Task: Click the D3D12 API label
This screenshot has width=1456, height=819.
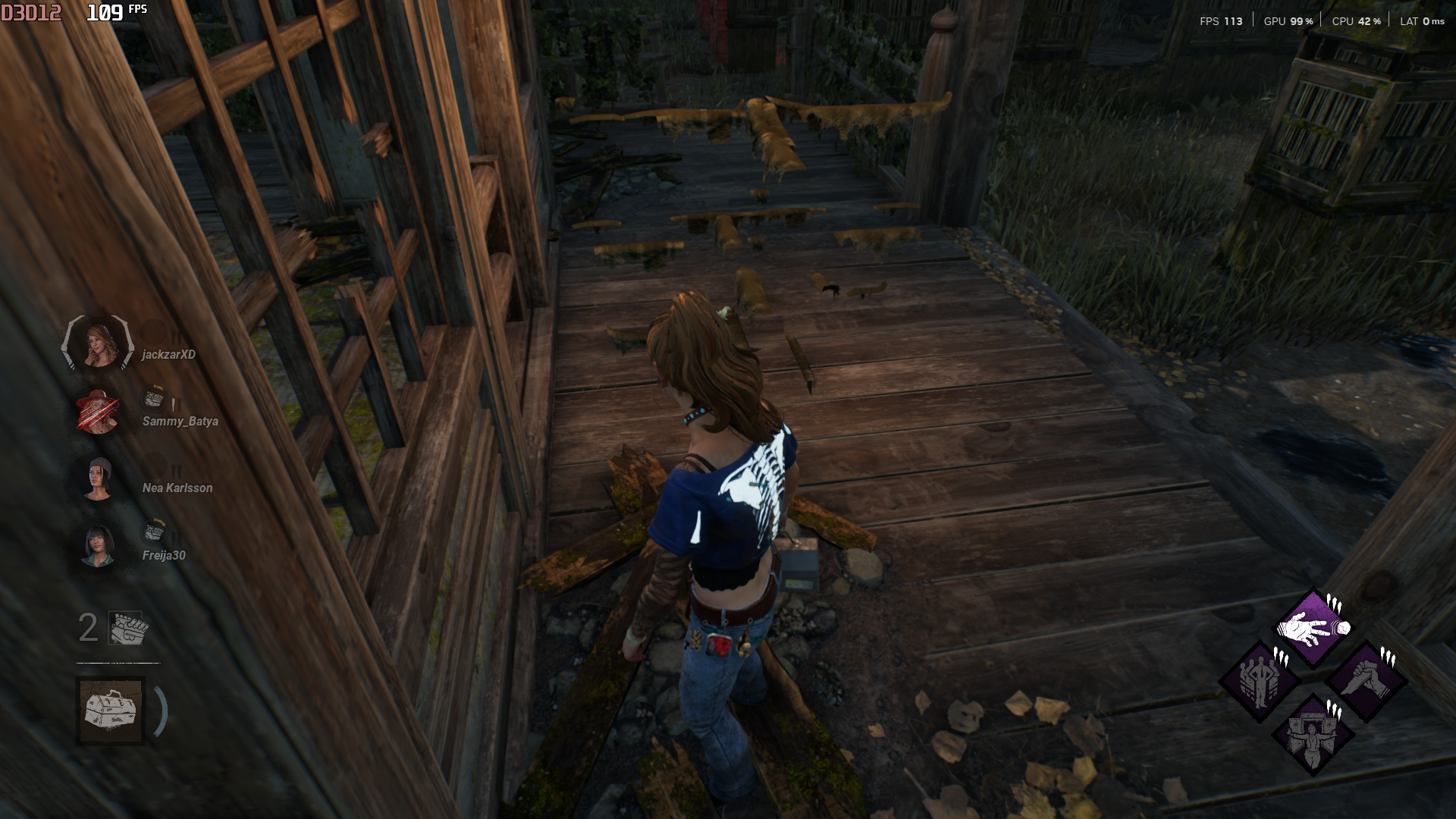Action: (31, 12)
